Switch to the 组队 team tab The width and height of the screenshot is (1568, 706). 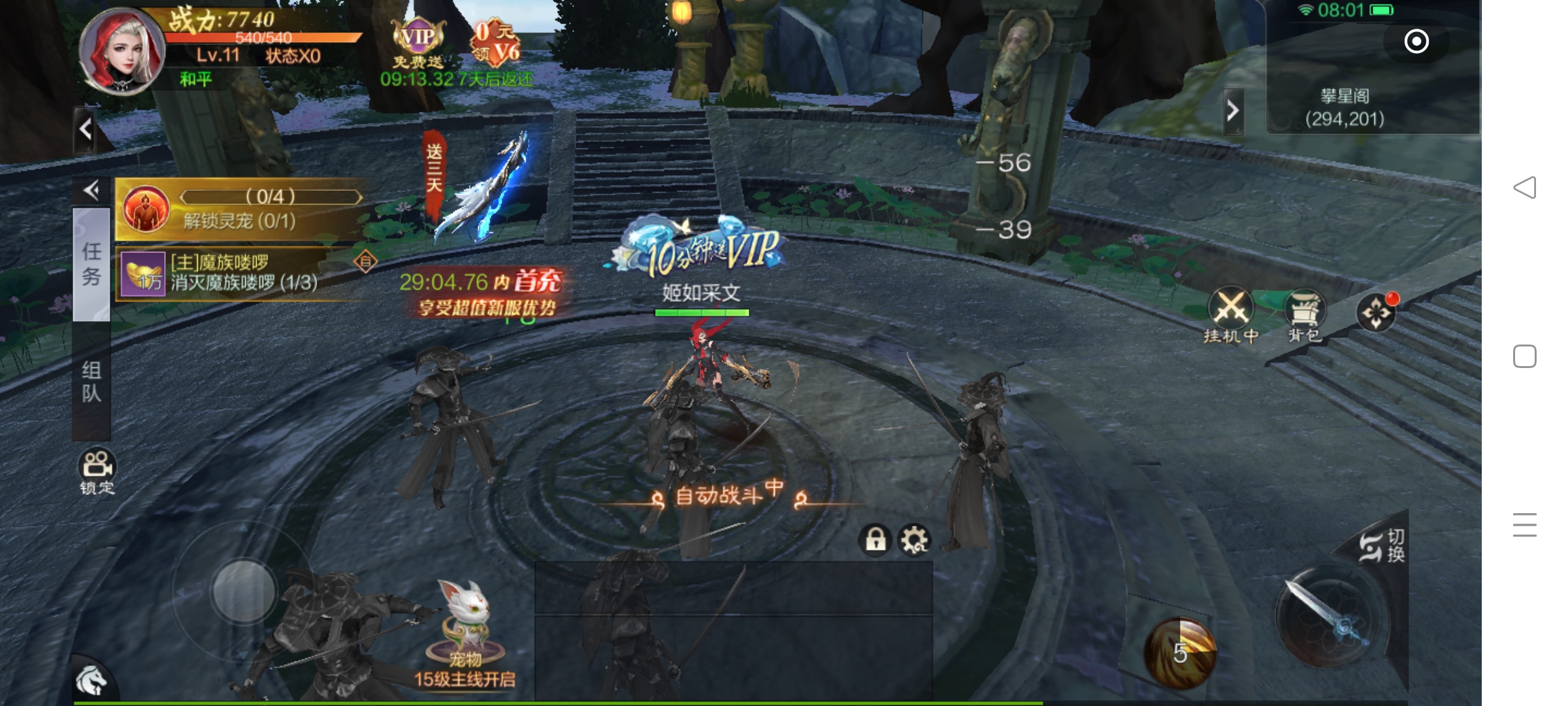(91, 382)
